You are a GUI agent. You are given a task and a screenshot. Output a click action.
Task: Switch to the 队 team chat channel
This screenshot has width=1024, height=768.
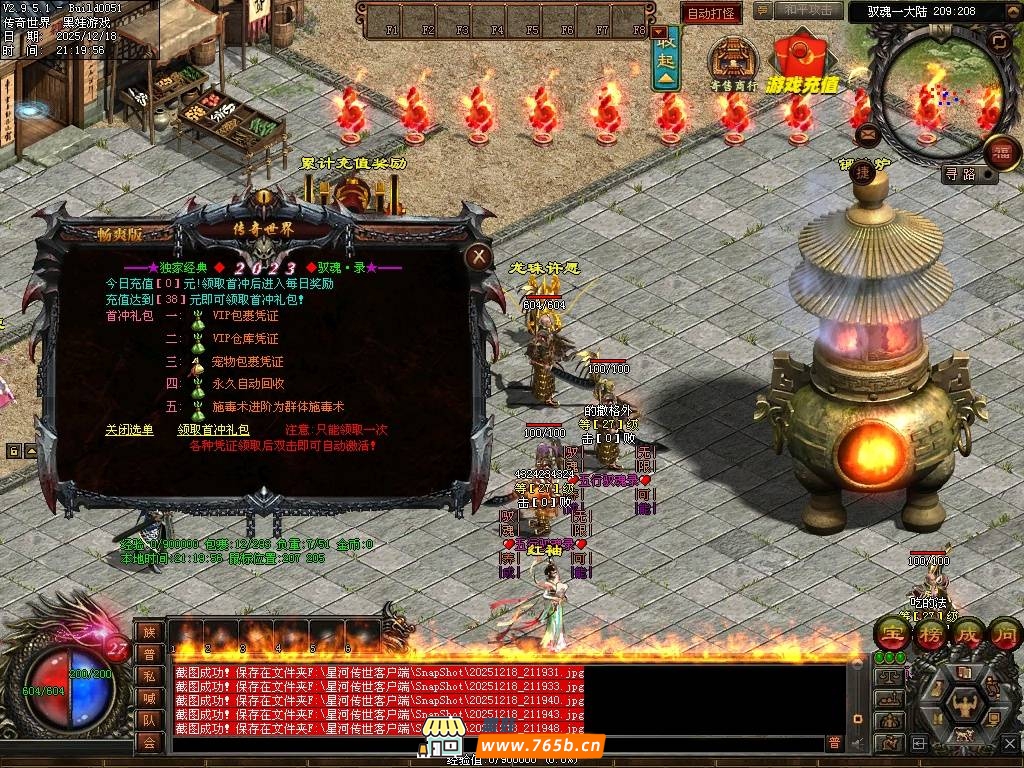149,719
